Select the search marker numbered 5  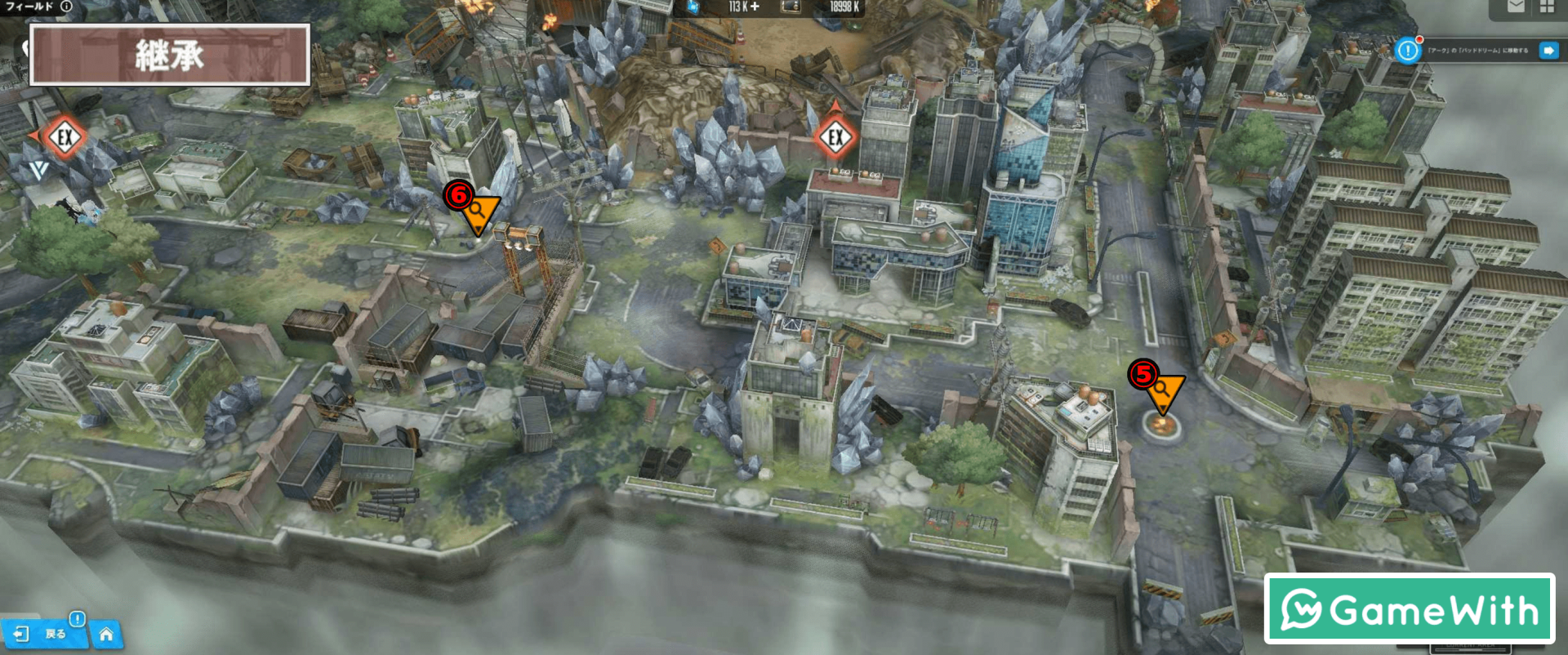point(1162,390)
